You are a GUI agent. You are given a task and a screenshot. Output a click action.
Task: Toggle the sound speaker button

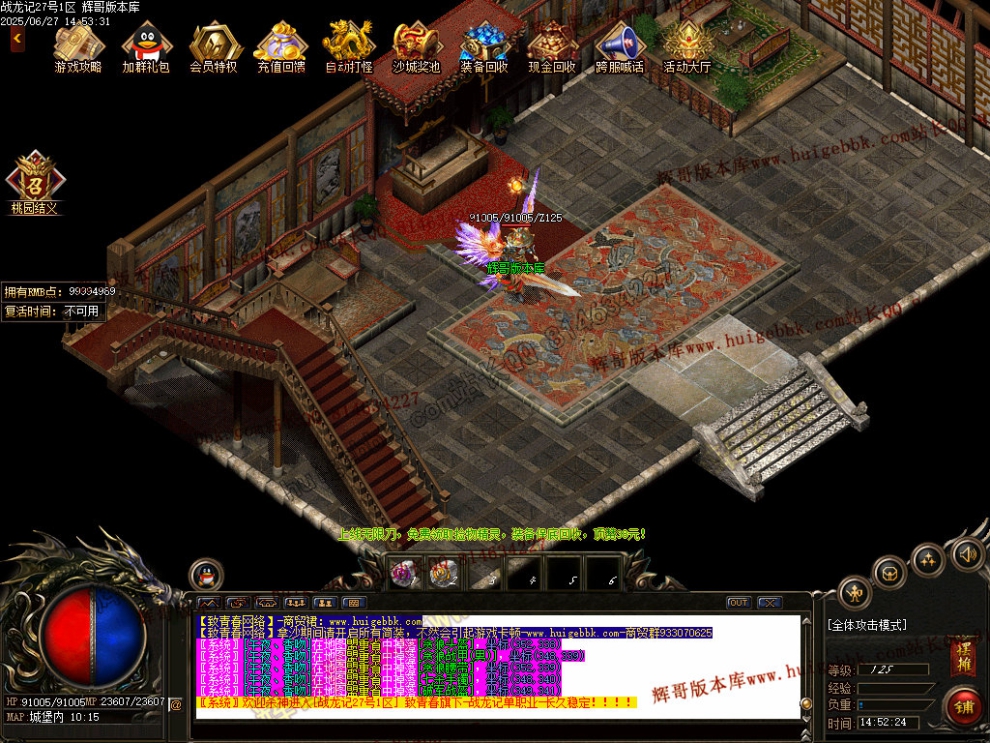(x=966, y=553)
